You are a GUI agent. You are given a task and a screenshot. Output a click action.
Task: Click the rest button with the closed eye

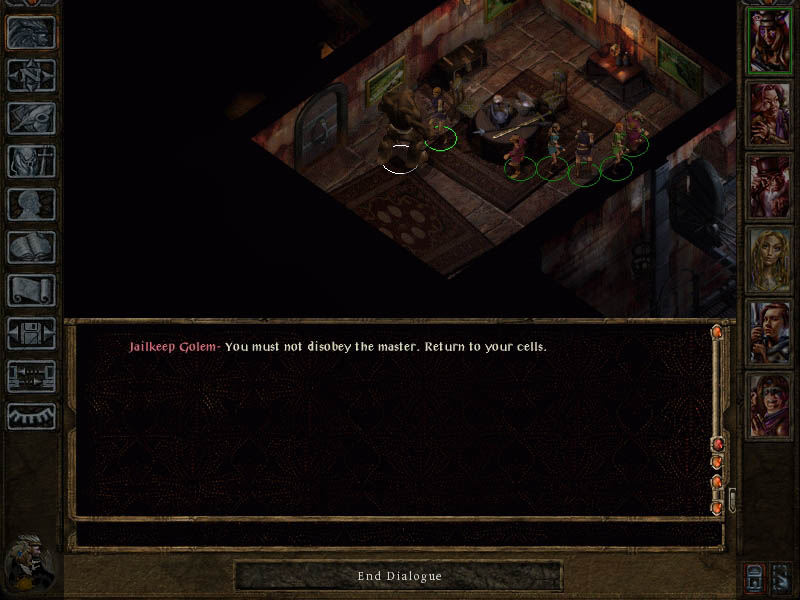click(x=31, y=416)
